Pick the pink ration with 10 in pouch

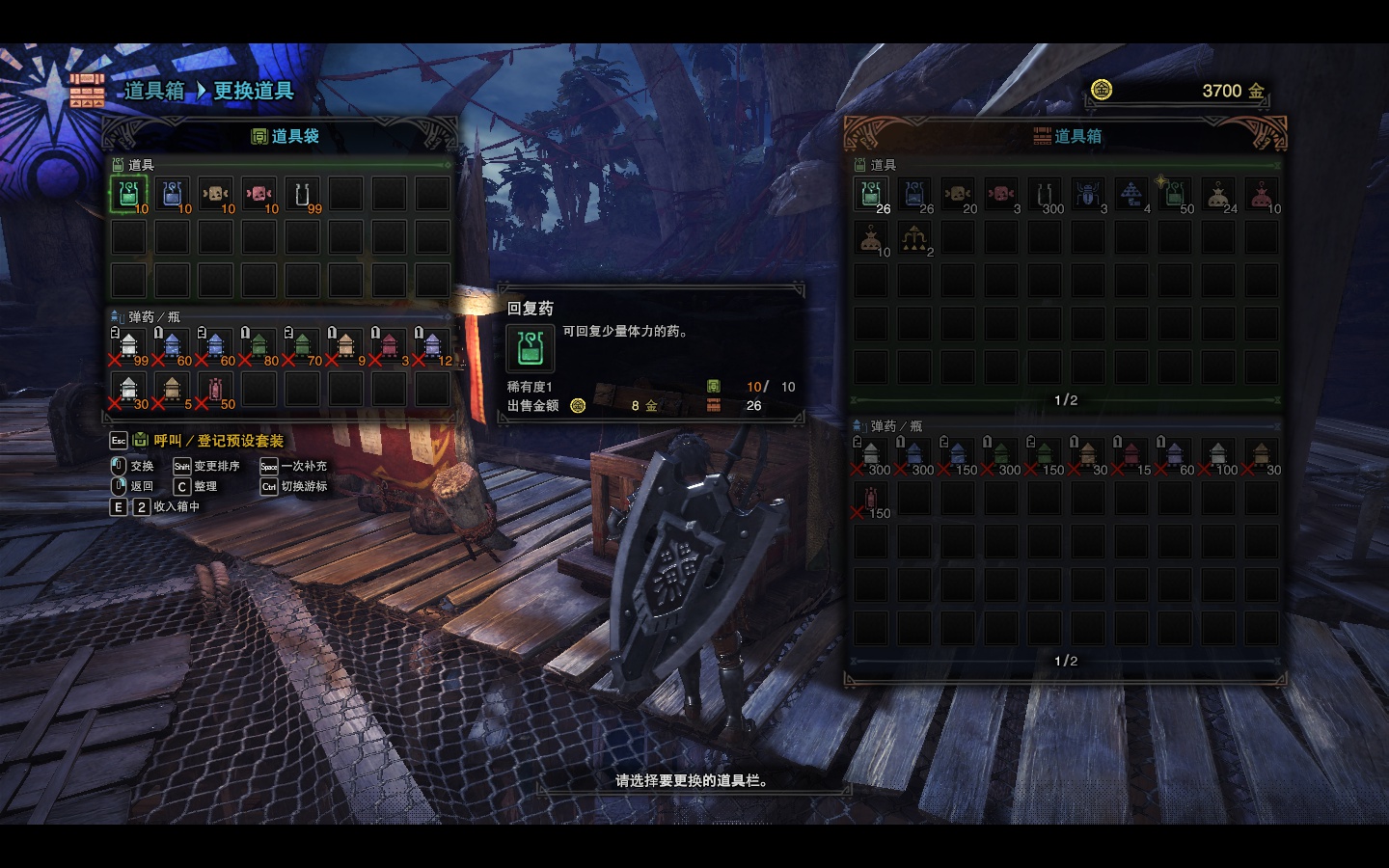tap(259, 195)
